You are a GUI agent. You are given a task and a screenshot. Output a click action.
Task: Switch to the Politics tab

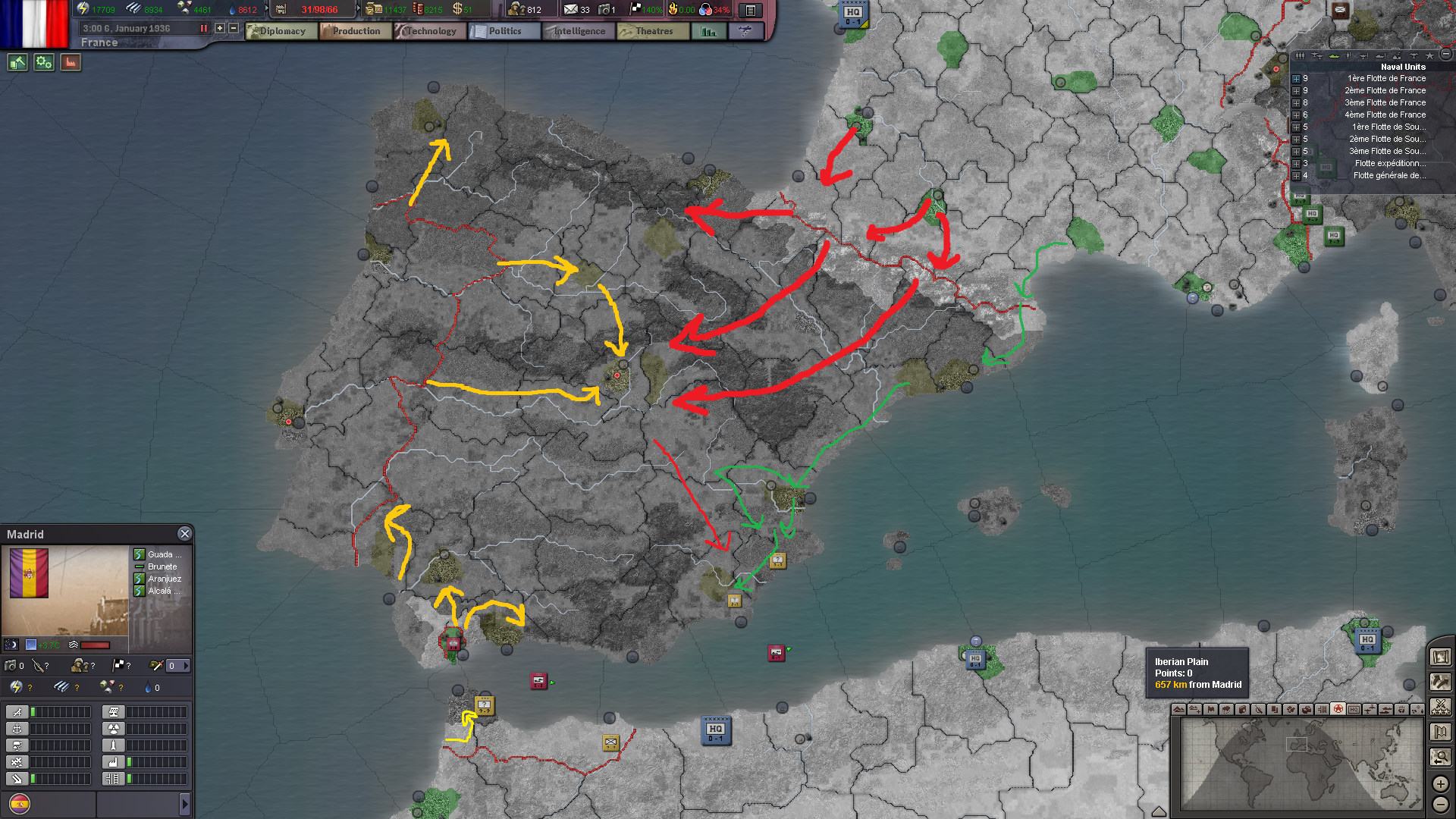[x=504, y=31]
